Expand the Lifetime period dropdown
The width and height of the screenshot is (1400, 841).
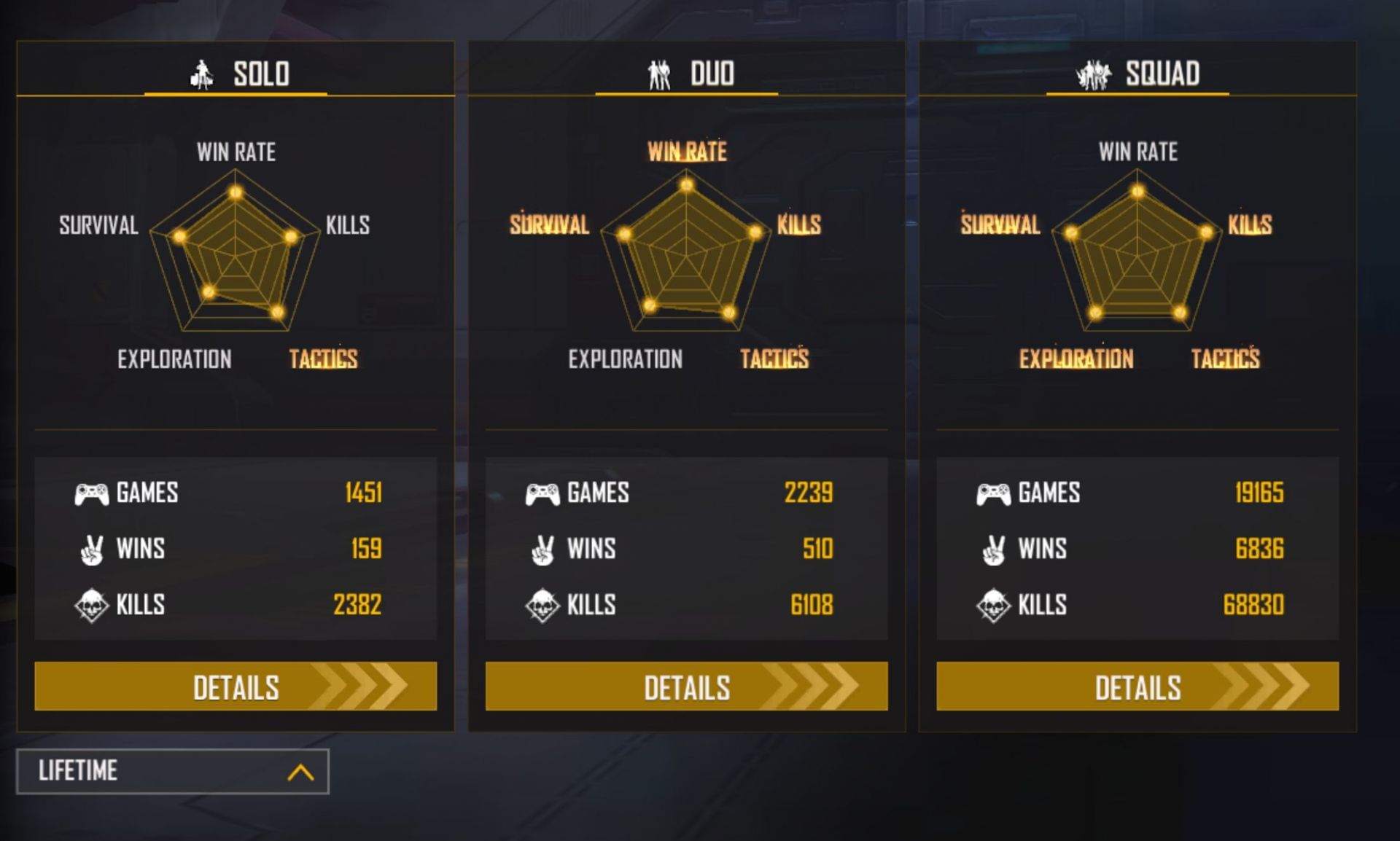click(173, 771)
